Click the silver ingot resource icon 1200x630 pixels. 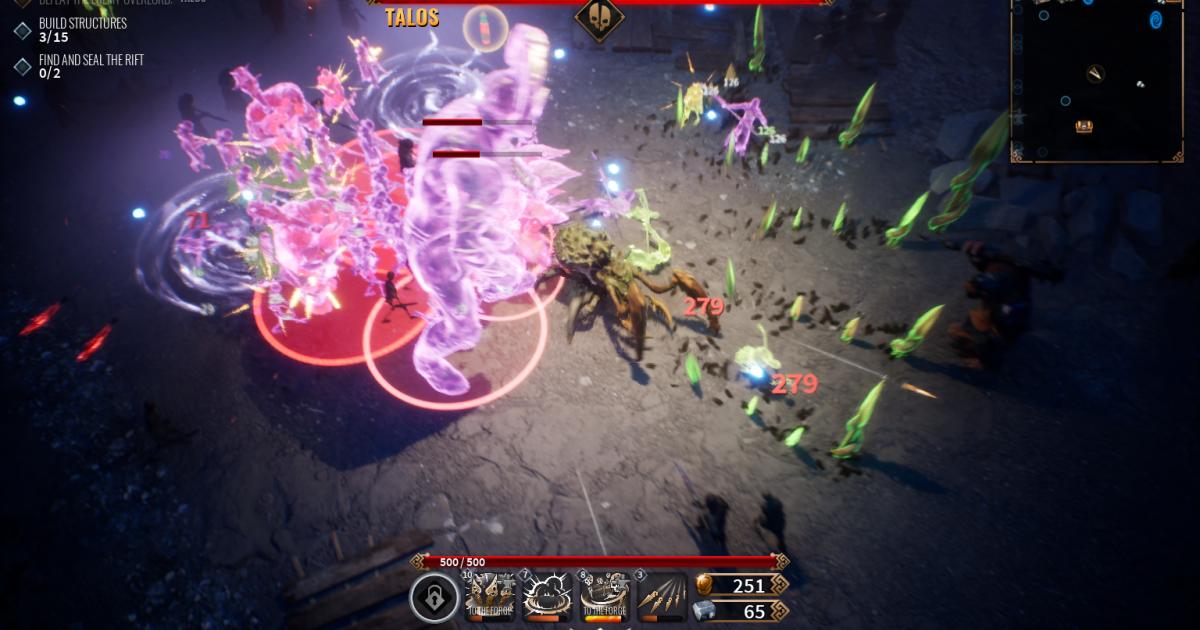[705, 611]
